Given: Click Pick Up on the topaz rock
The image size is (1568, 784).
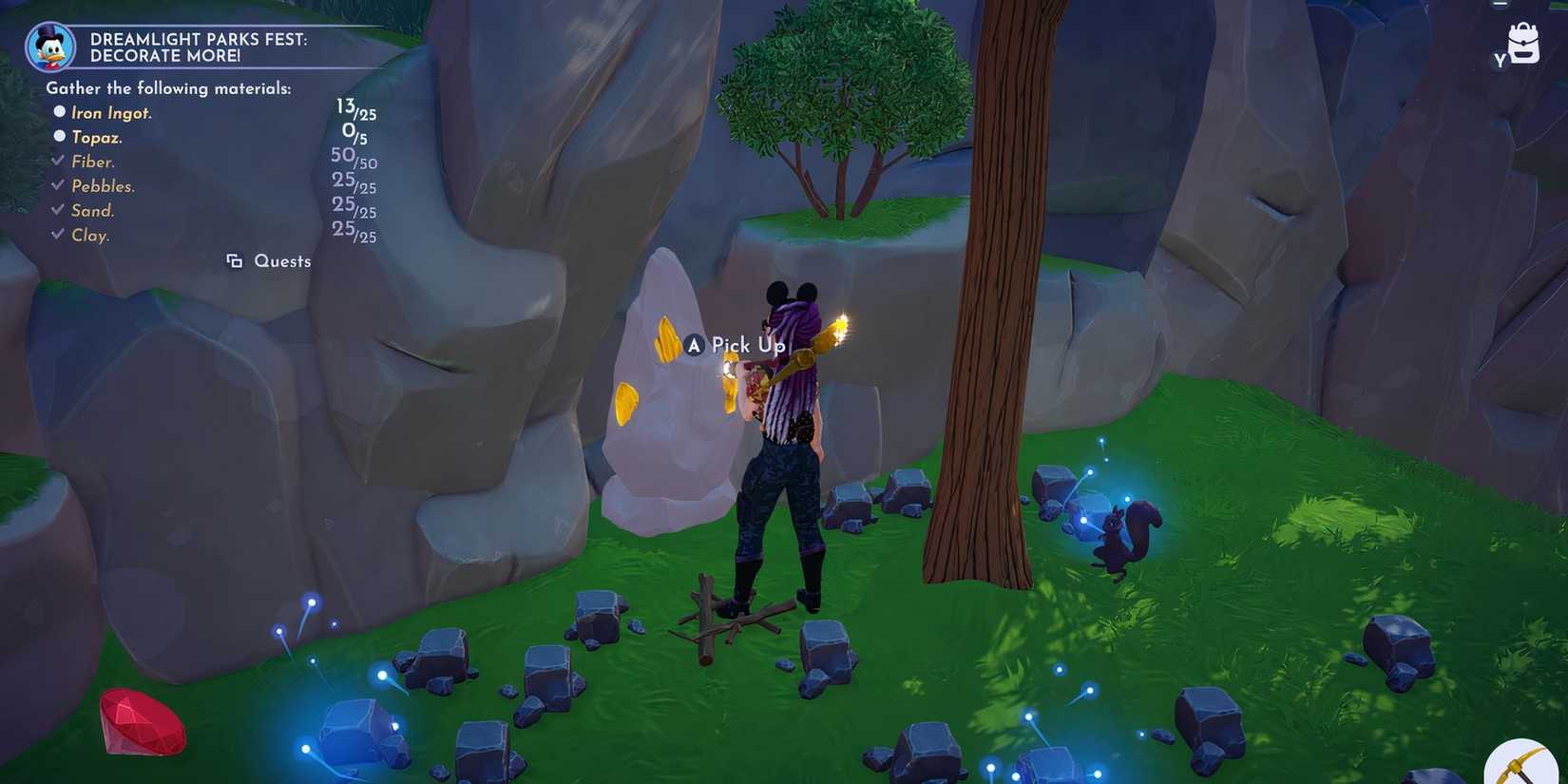Looking at the screenshot, I should (x=747, y=346).
